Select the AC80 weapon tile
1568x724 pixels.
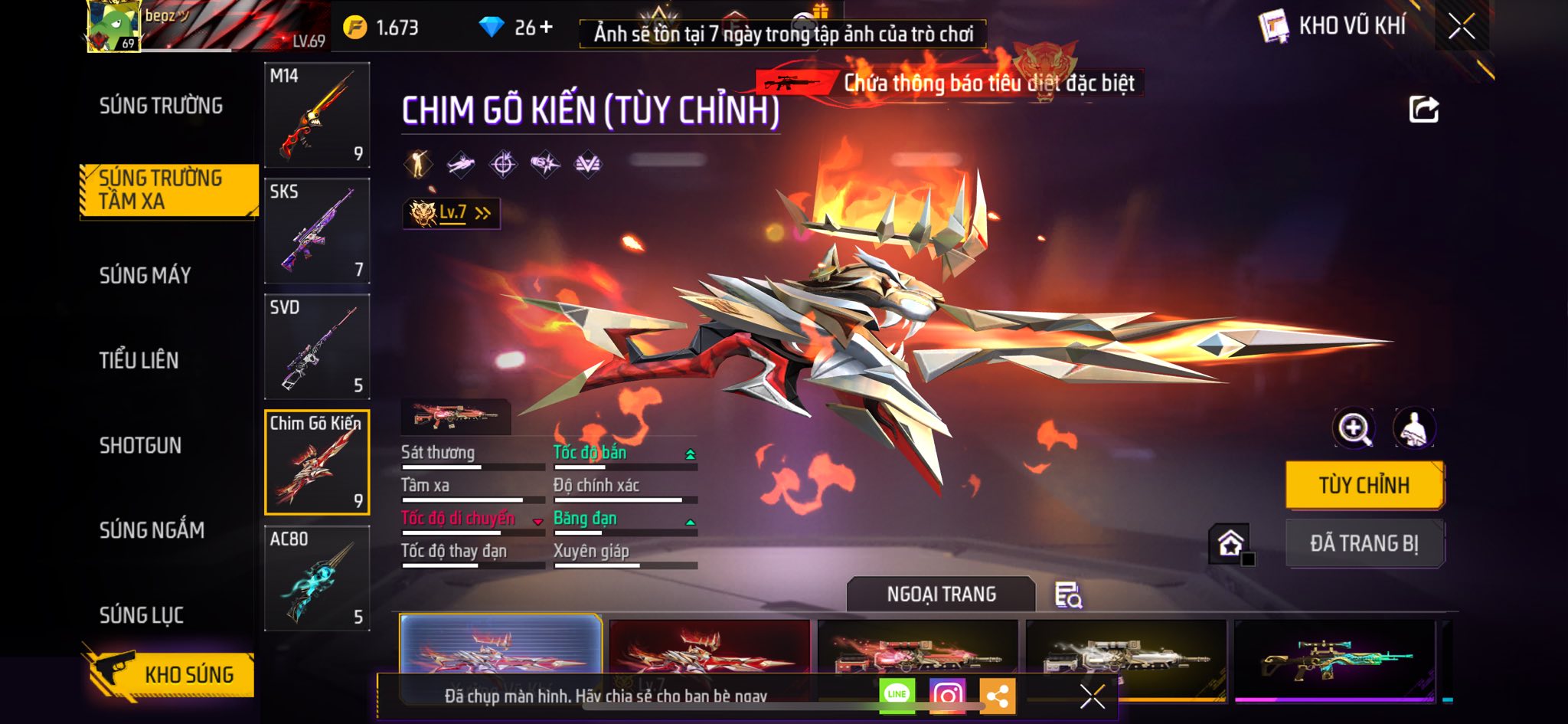pyautogui.click(x=317, y=578)
